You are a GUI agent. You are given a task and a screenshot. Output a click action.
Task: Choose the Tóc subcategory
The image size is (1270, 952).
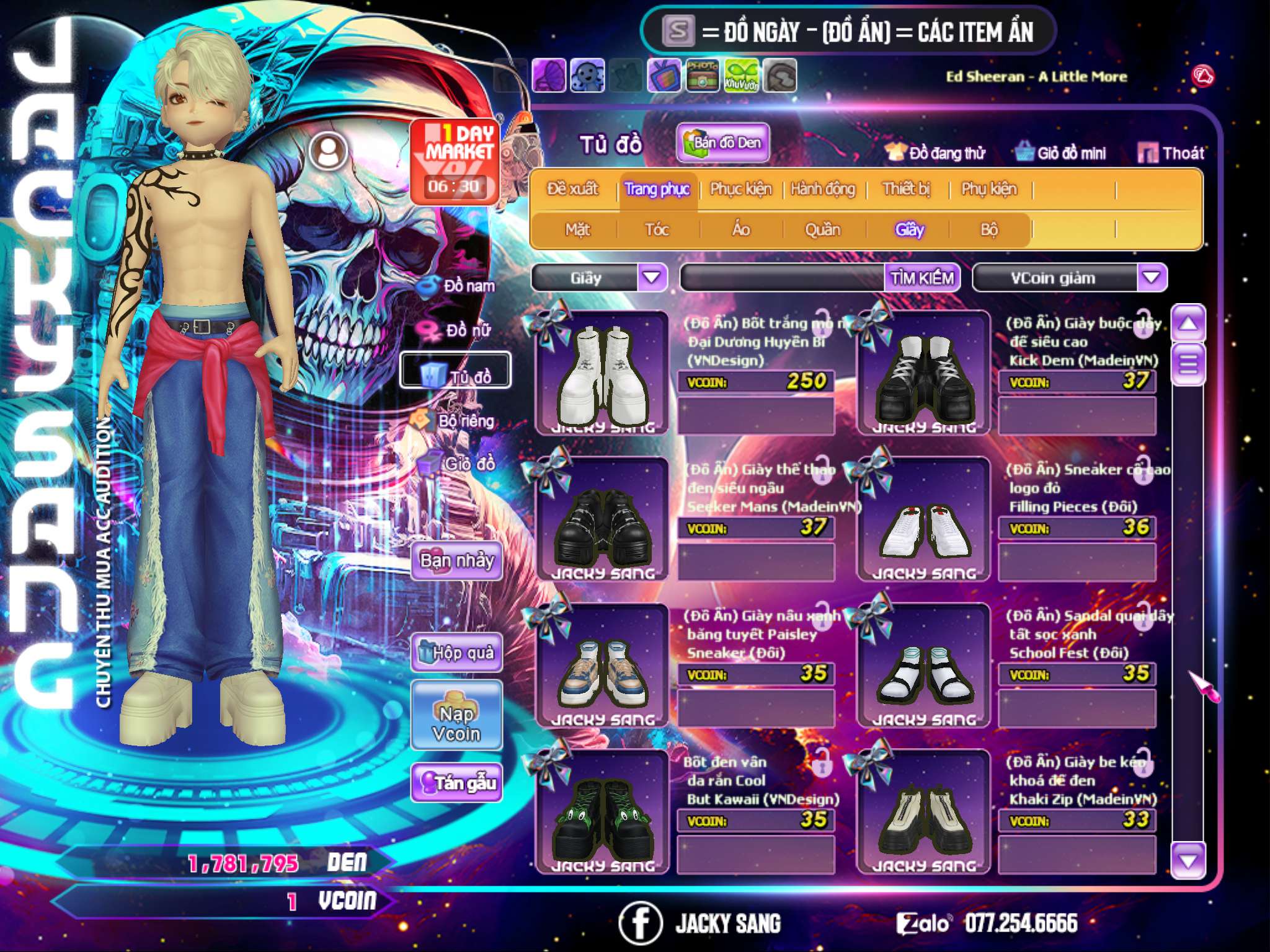657,230
